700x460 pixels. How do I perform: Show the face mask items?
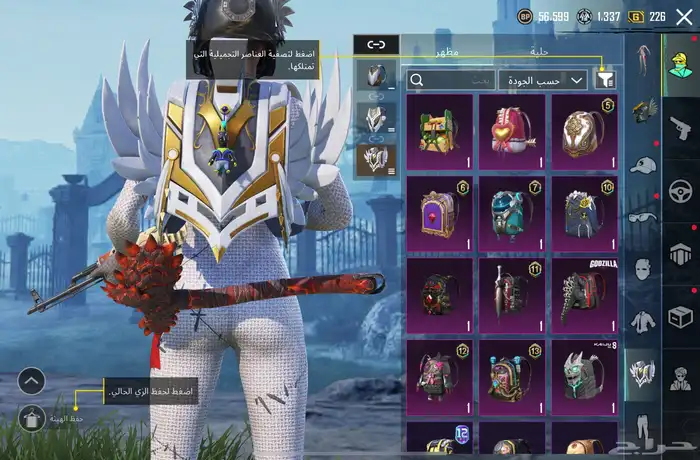[642, 268]
